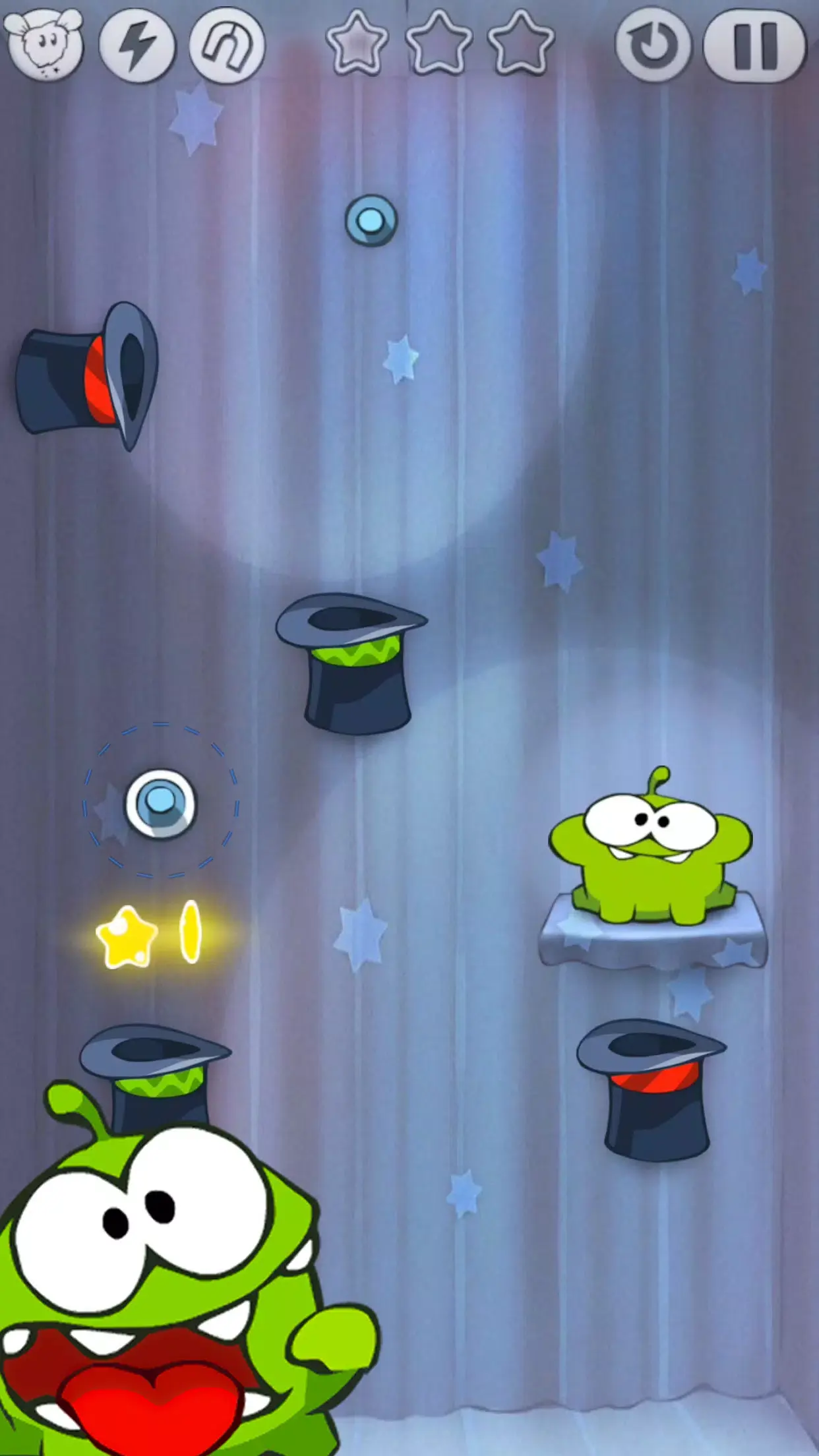Tap the fluffy creature hint button
The width and height of the screenshot is (819, 1456).
coord(44,44)
